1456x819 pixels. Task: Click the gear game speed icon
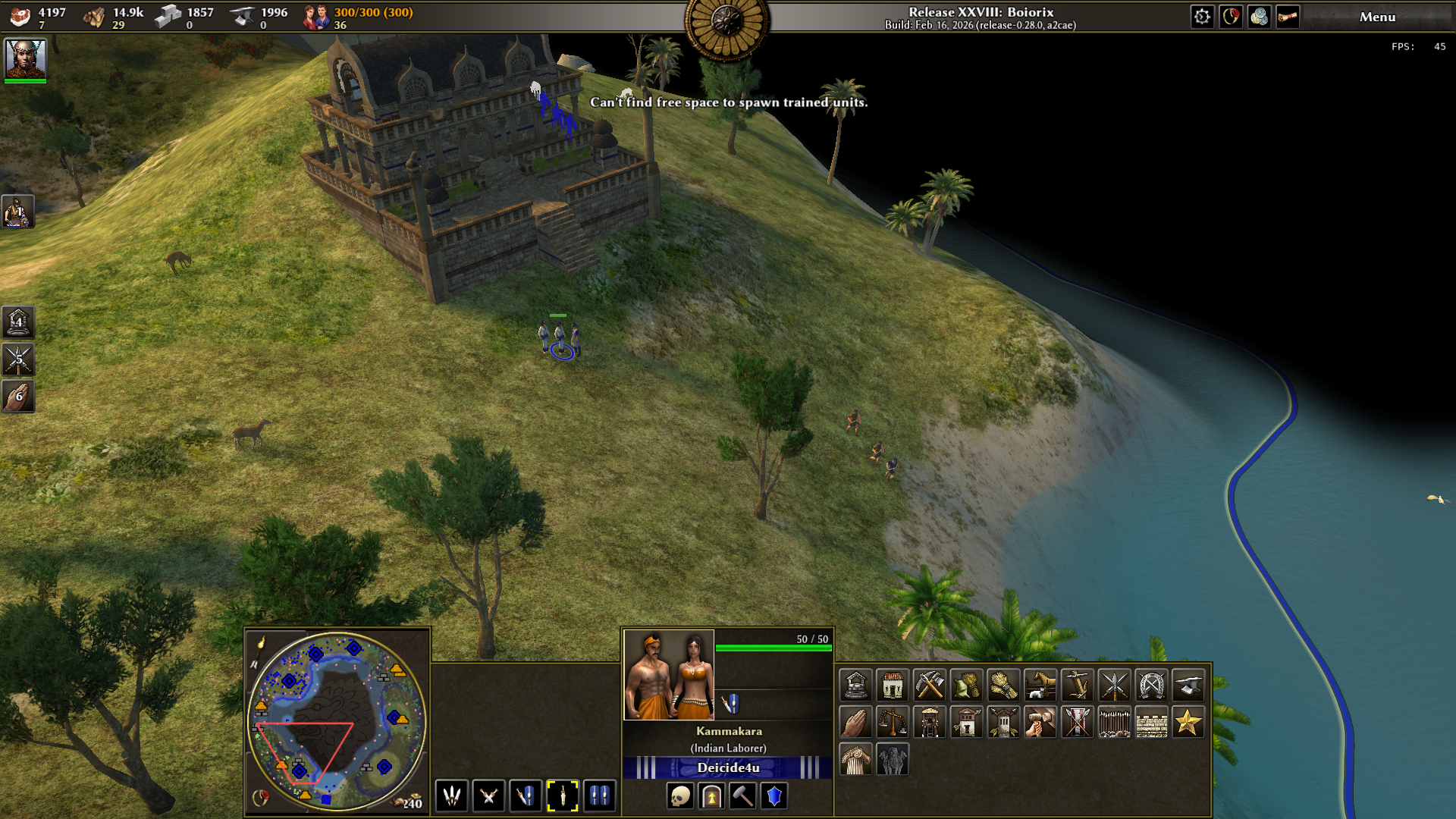(1202, 17)
